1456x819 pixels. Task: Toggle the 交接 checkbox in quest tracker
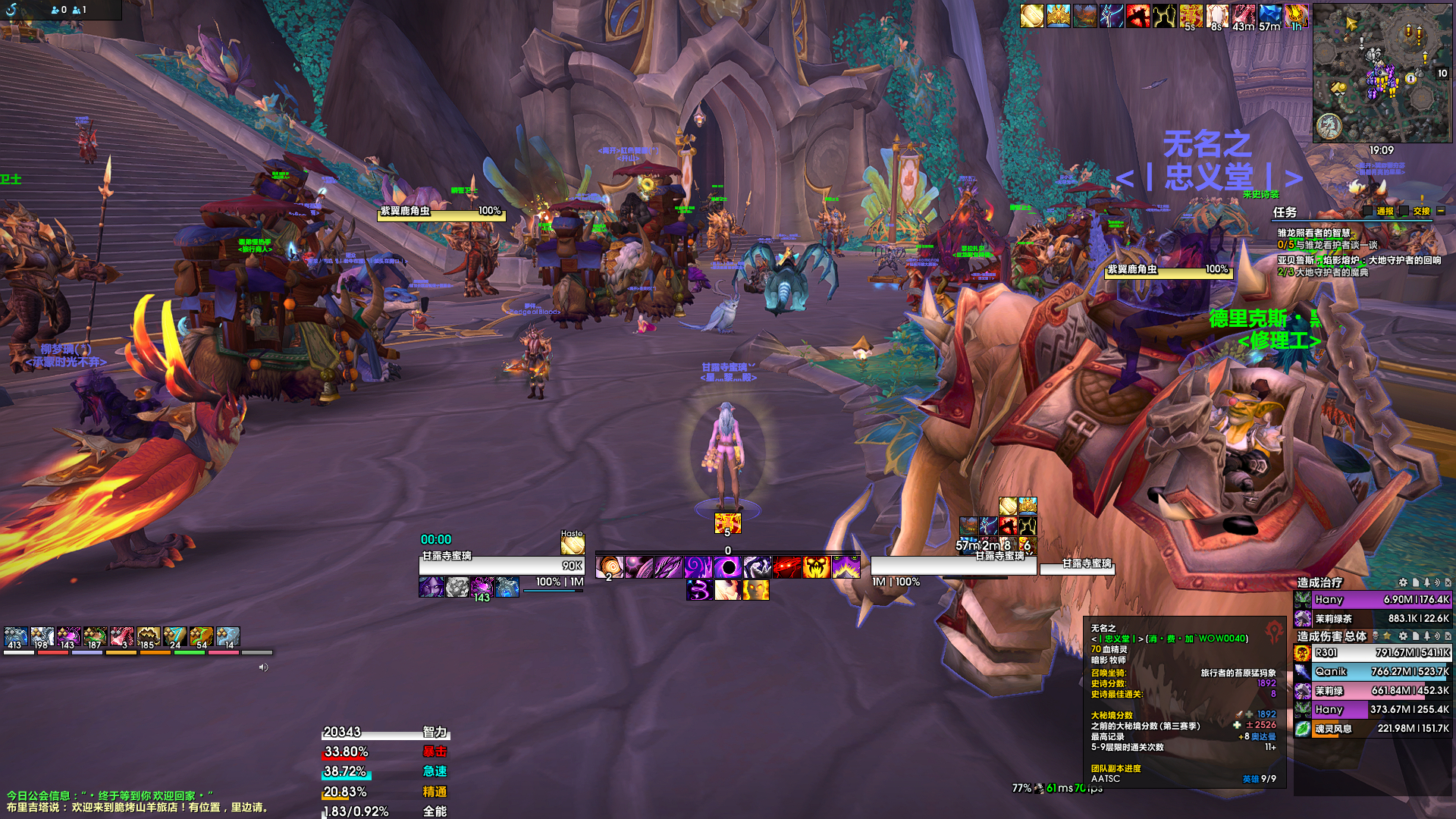tap(1404, 212)
